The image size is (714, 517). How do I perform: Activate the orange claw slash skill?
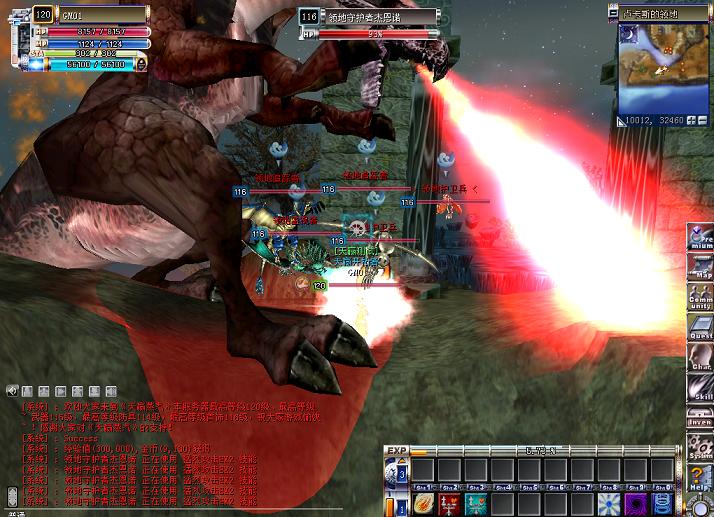pos(423,503)
